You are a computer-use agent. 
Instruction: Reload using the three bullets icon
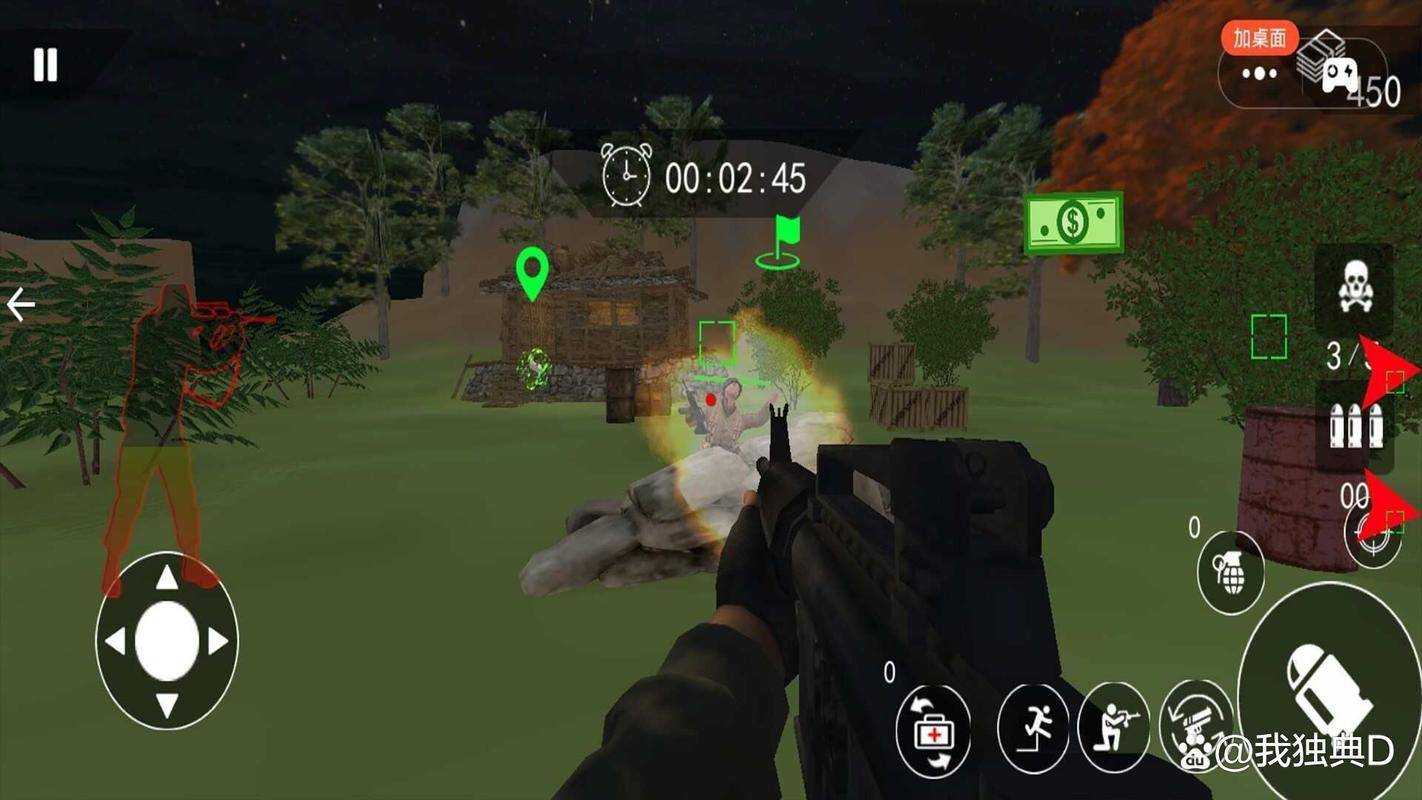1355,427
